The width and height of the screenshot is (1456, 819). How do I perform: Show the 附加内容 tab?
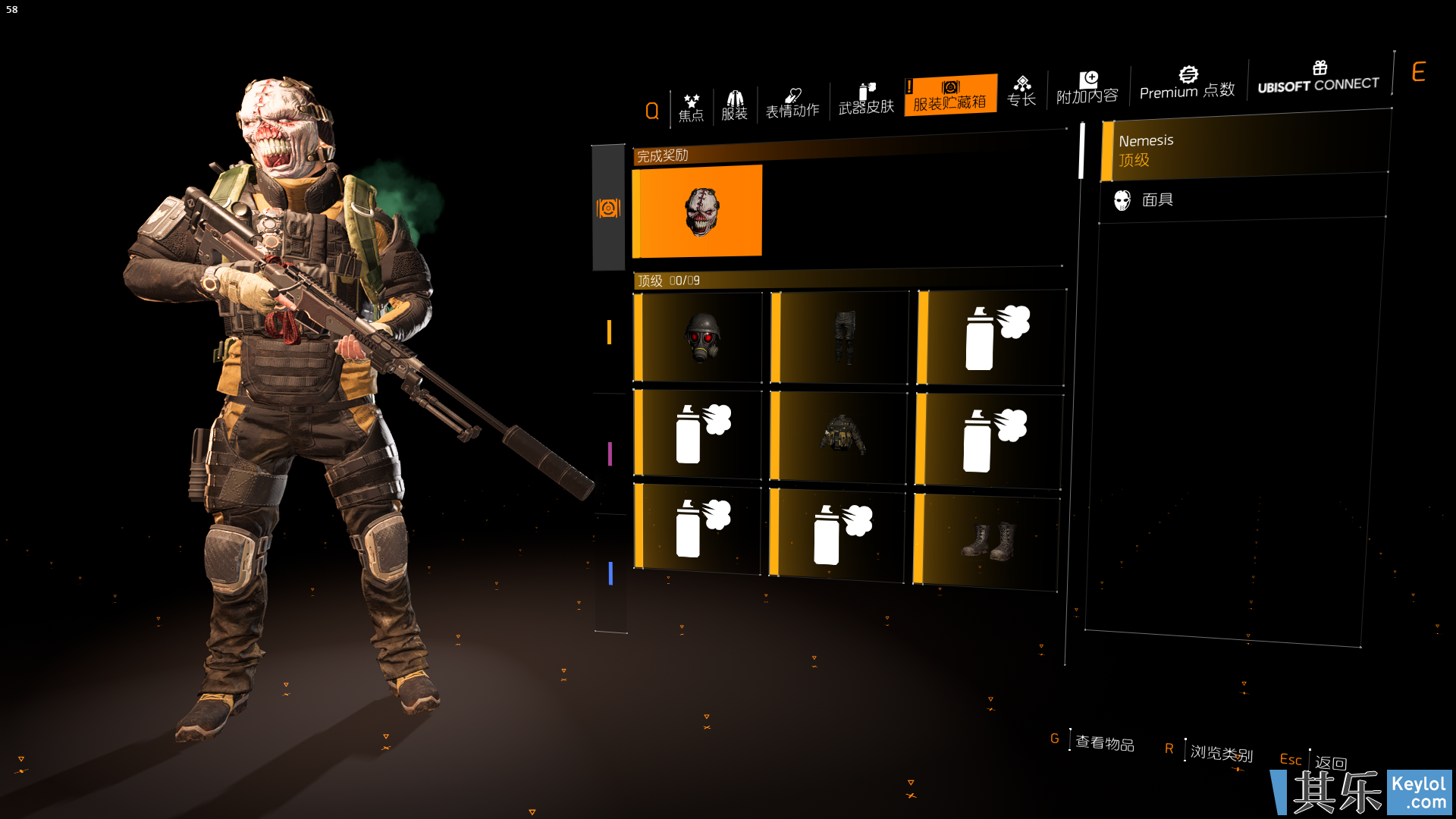pos(1087,88)
